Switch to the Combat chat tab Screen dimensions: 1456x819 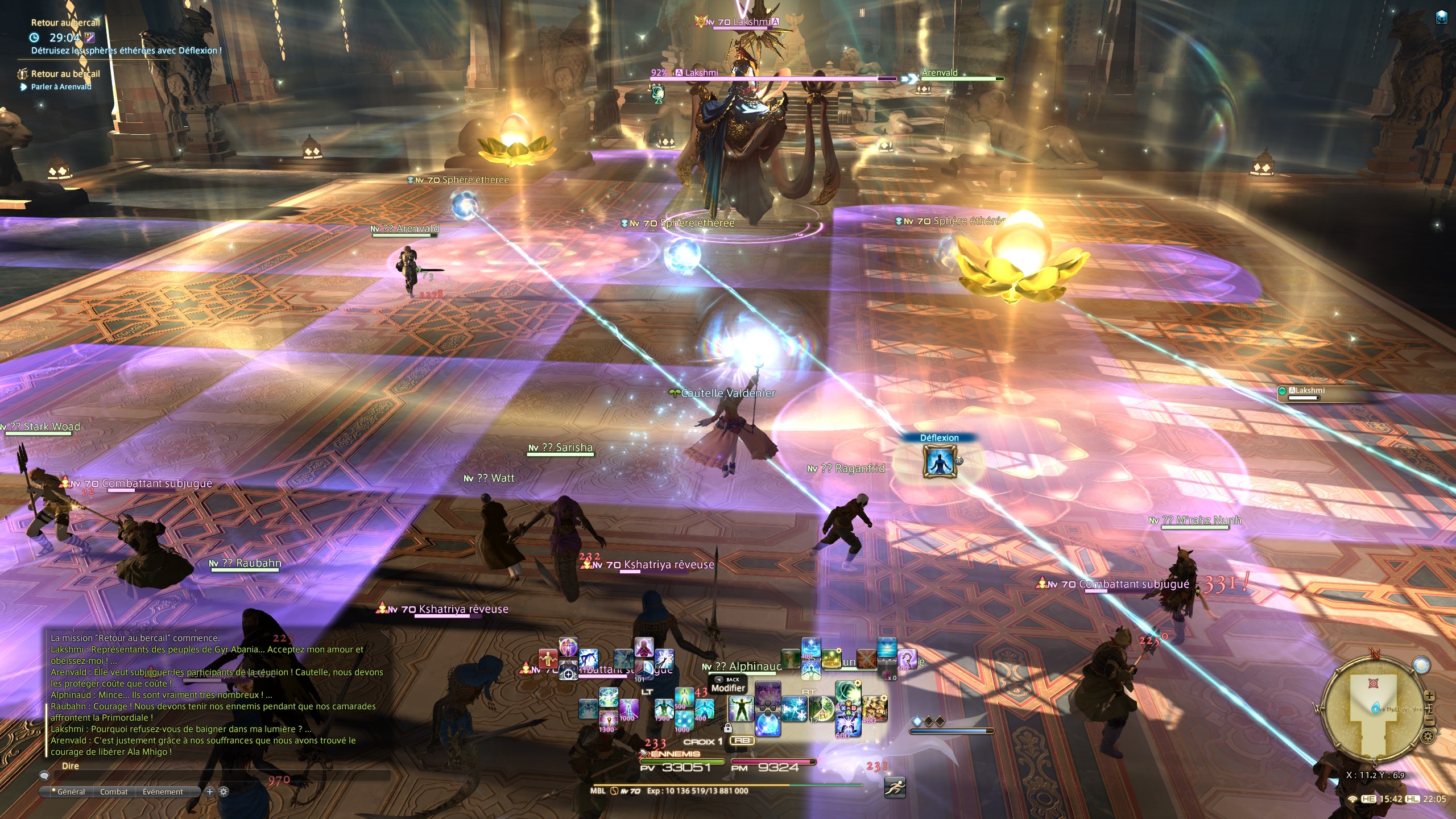(x=114, y=792)
